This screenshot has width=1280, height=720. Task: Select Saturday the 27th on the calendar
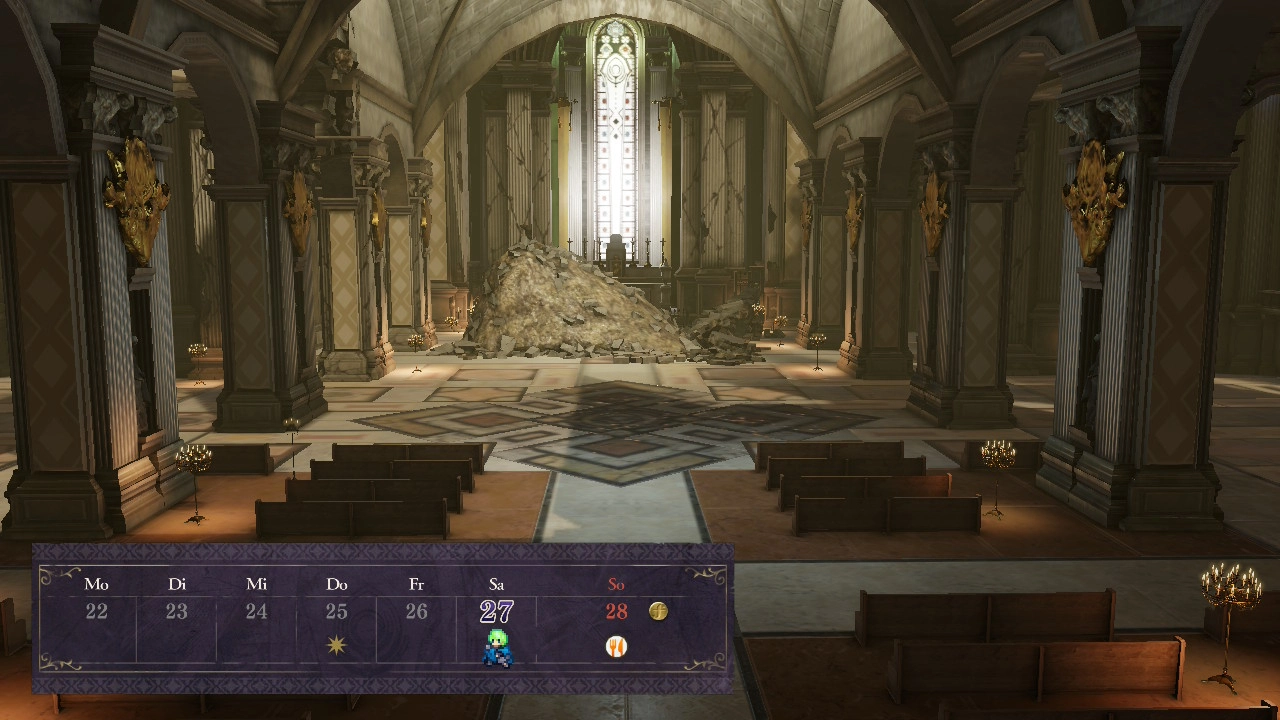click(496, 611)
